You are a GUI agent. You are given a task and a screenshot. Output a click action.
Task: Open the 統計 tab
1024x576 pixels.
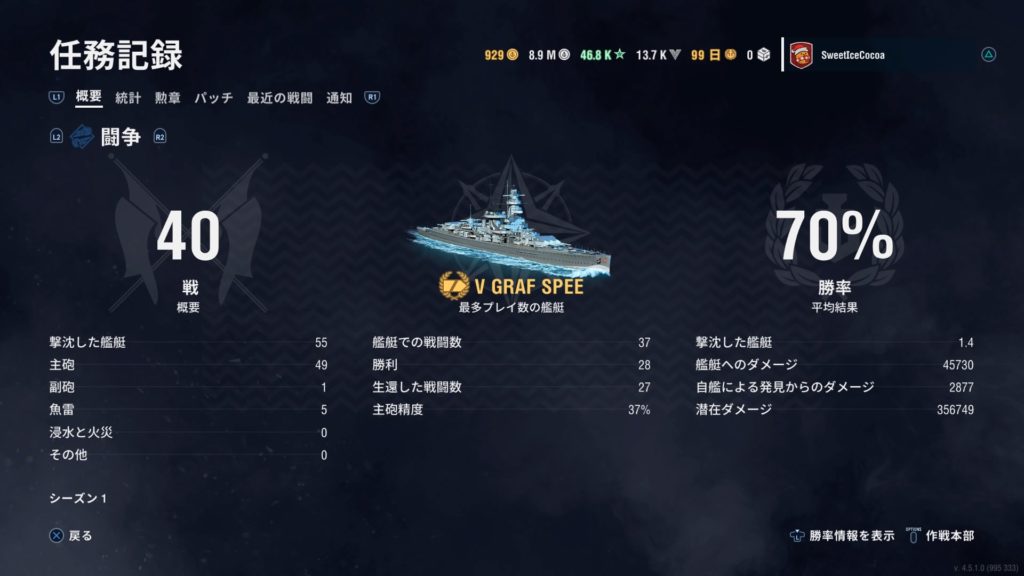(x=128, y=98)
